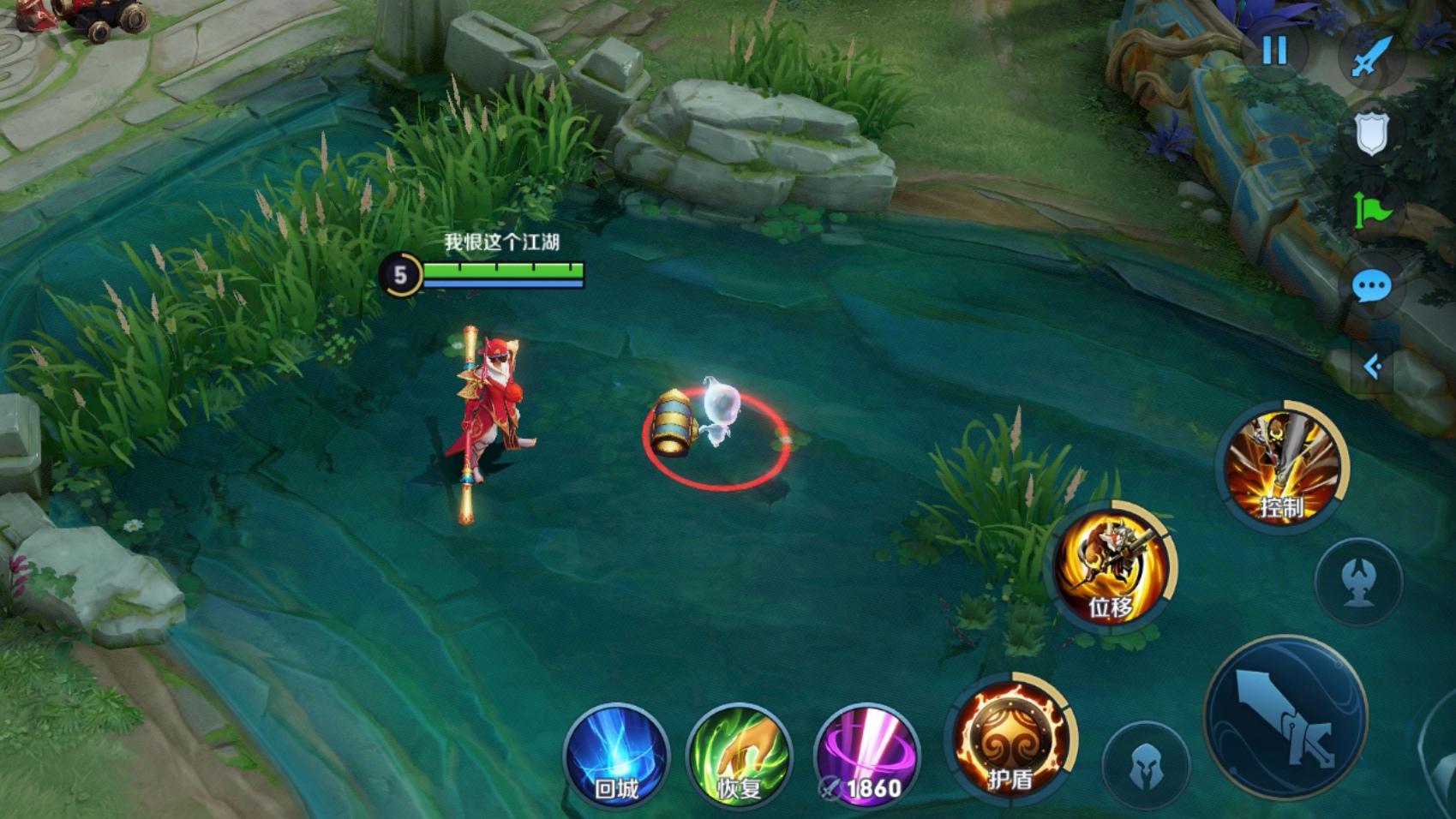
Task: Hit the large sword basic attack button
Action: click(1285, 718)
